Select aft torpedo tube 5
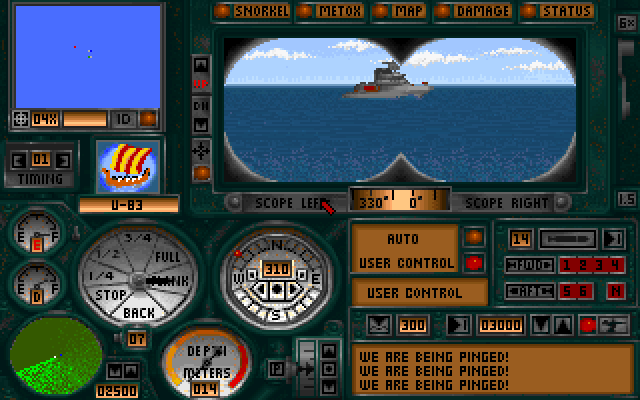 click(x=566, y=291)
